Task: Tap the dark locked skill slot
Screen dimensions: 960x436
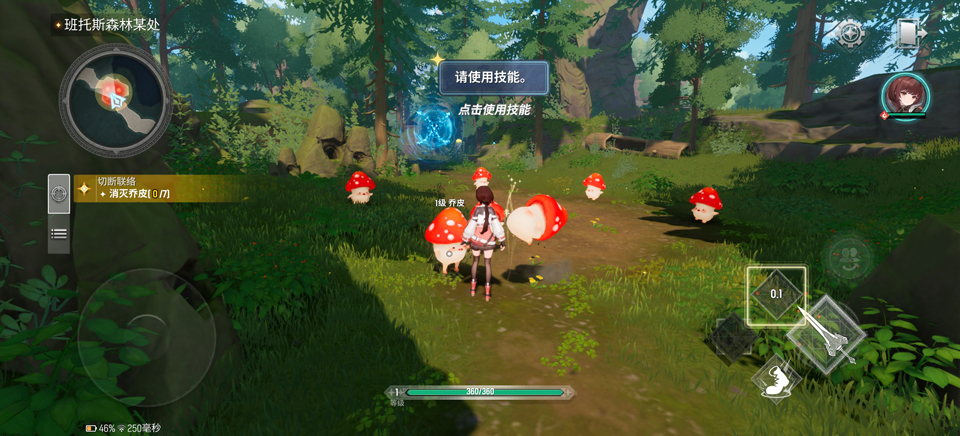Action: click(x=733, y=339)
